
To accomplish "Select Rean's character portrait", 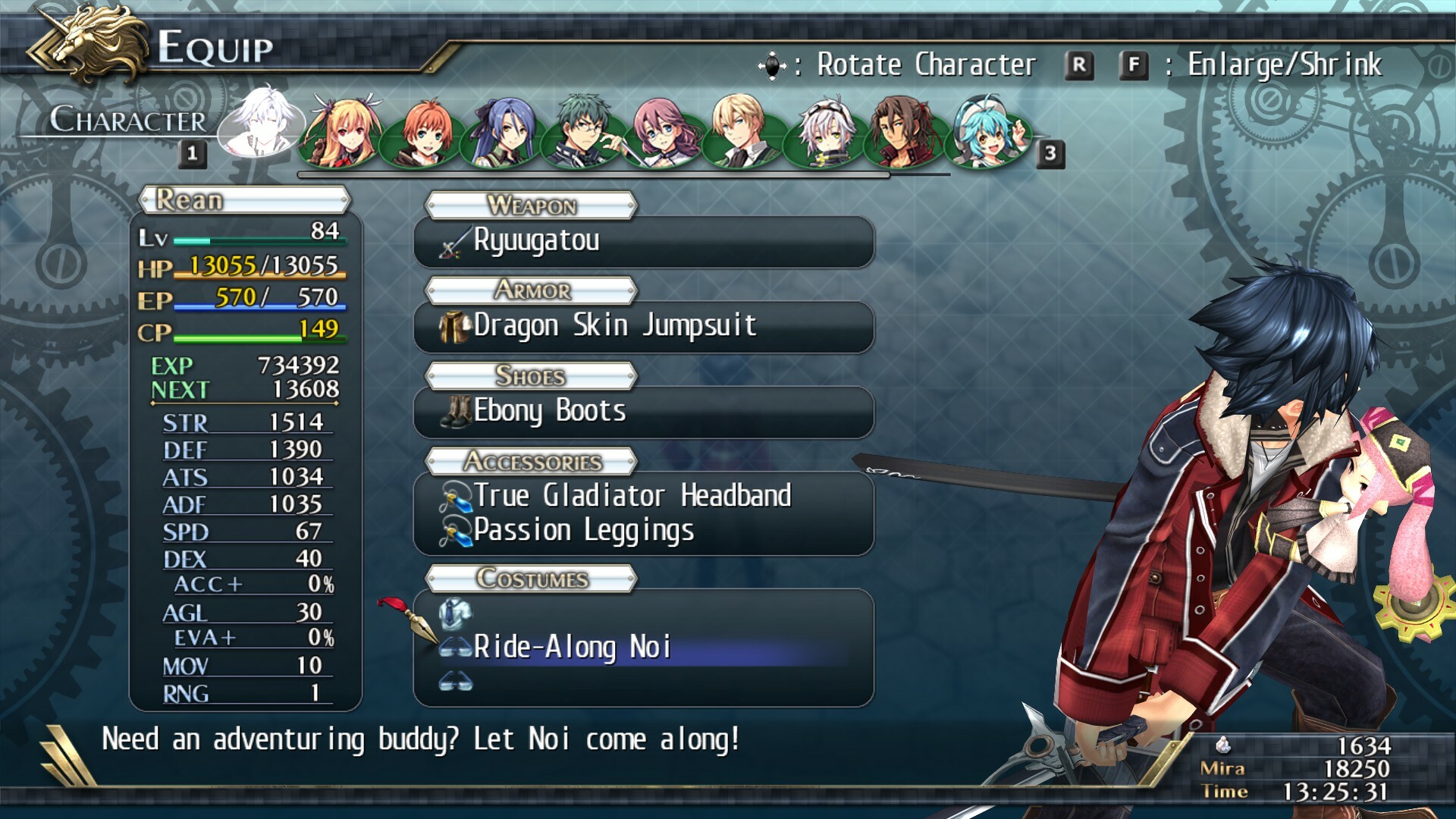I will pos(264,127).
